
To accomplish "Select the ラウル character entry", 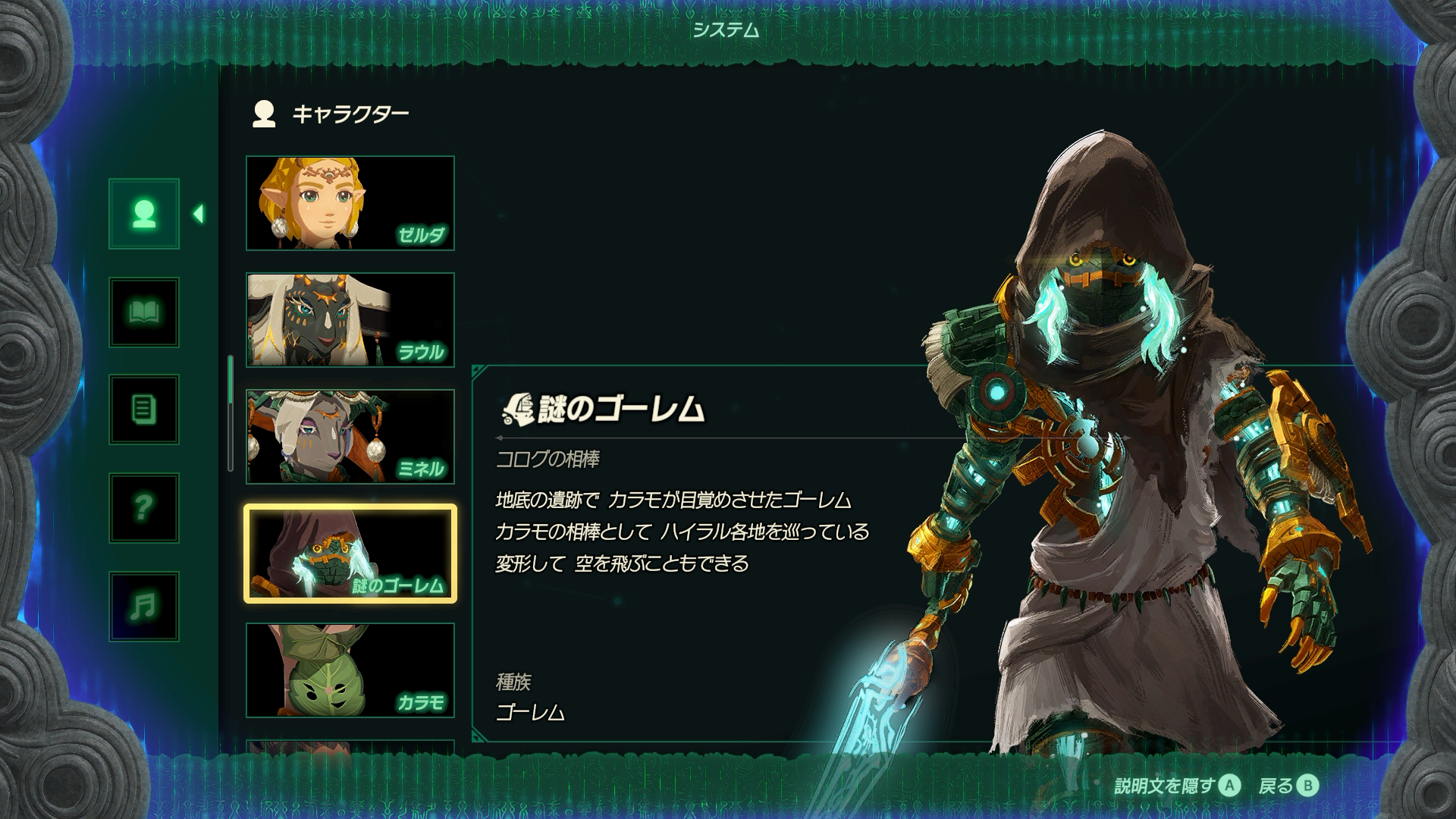I will click(x=350, y=318).
